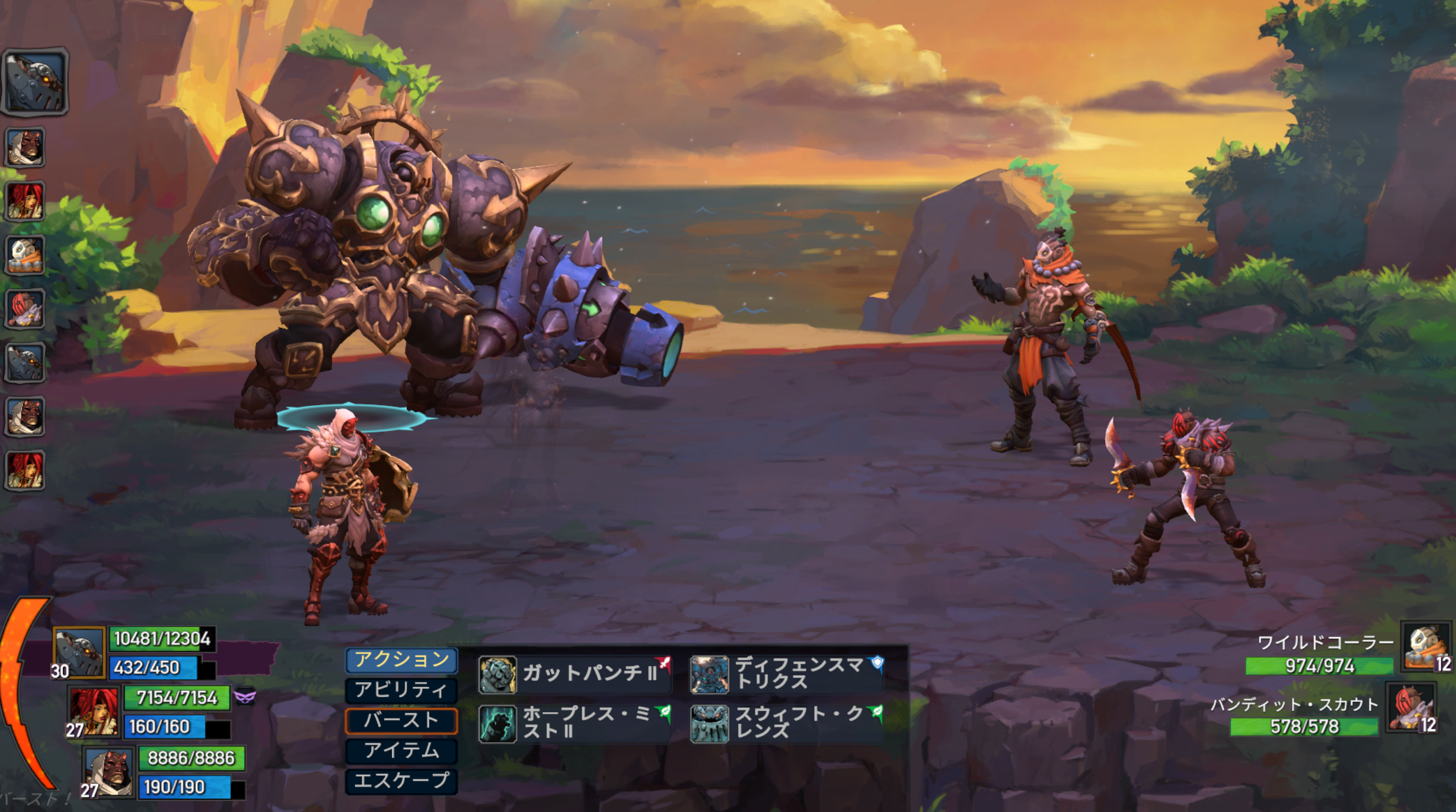Use the ガットパンチ II attack
Viewport: 1456px width, 812px height.
(x=575, y=673)
